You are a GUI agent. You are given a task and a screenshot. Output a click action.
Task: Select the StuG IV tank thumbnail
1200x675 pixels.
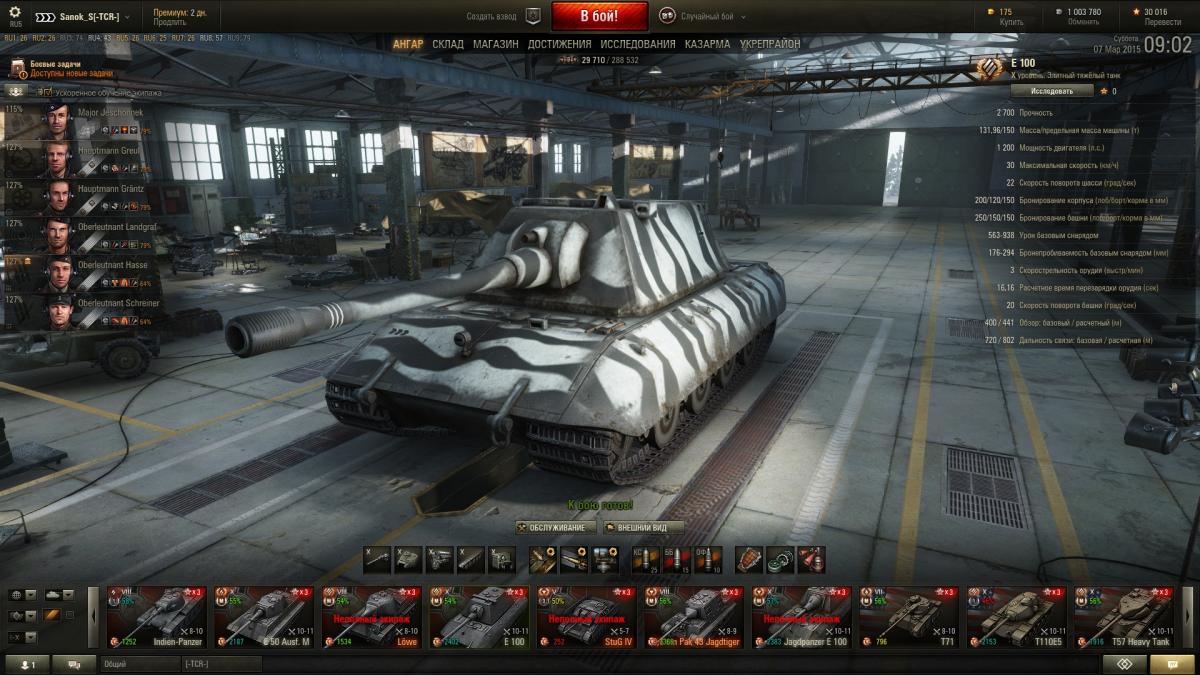pos(587,617)
